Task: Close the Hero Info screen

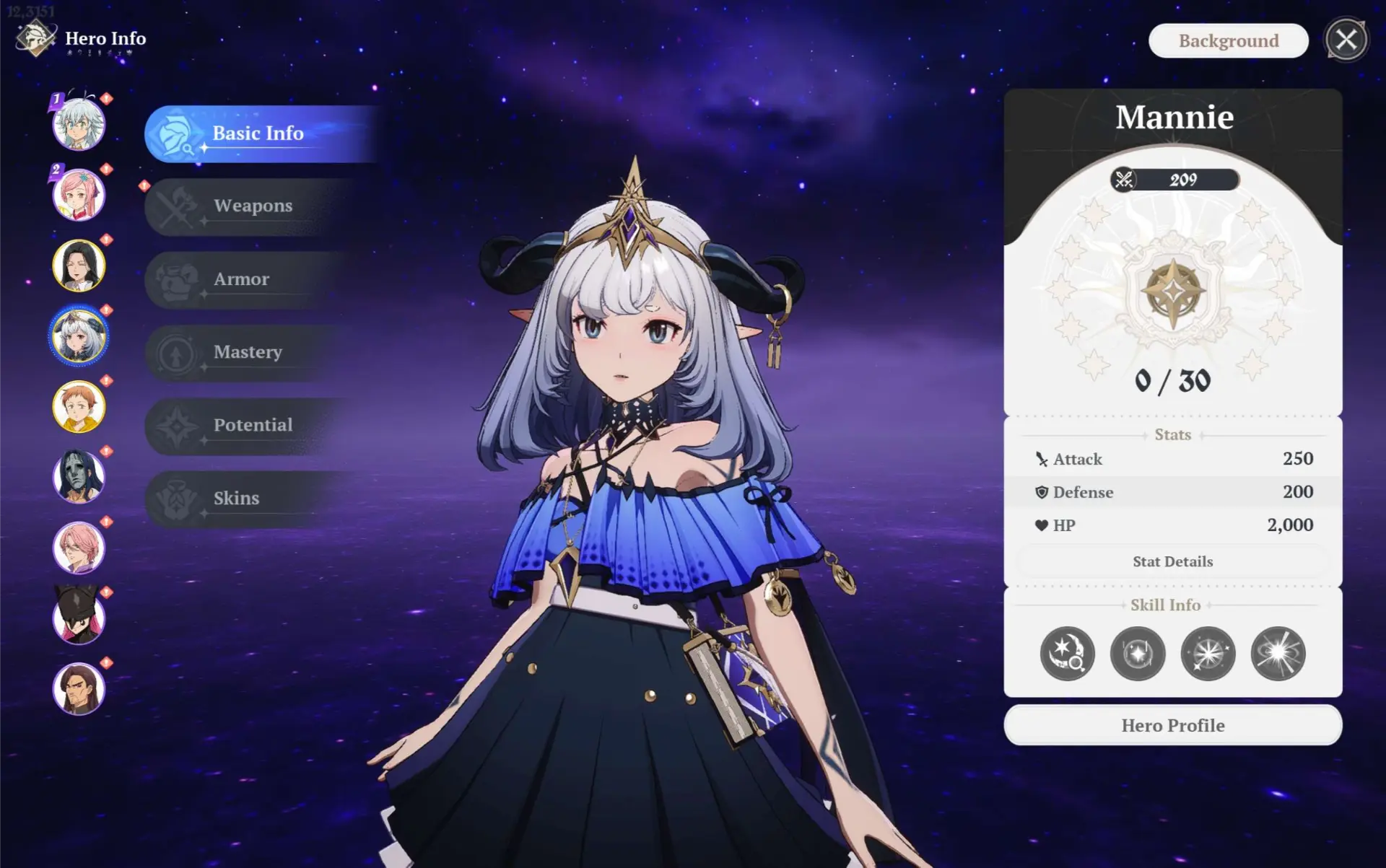Action: pos(1346,40)
